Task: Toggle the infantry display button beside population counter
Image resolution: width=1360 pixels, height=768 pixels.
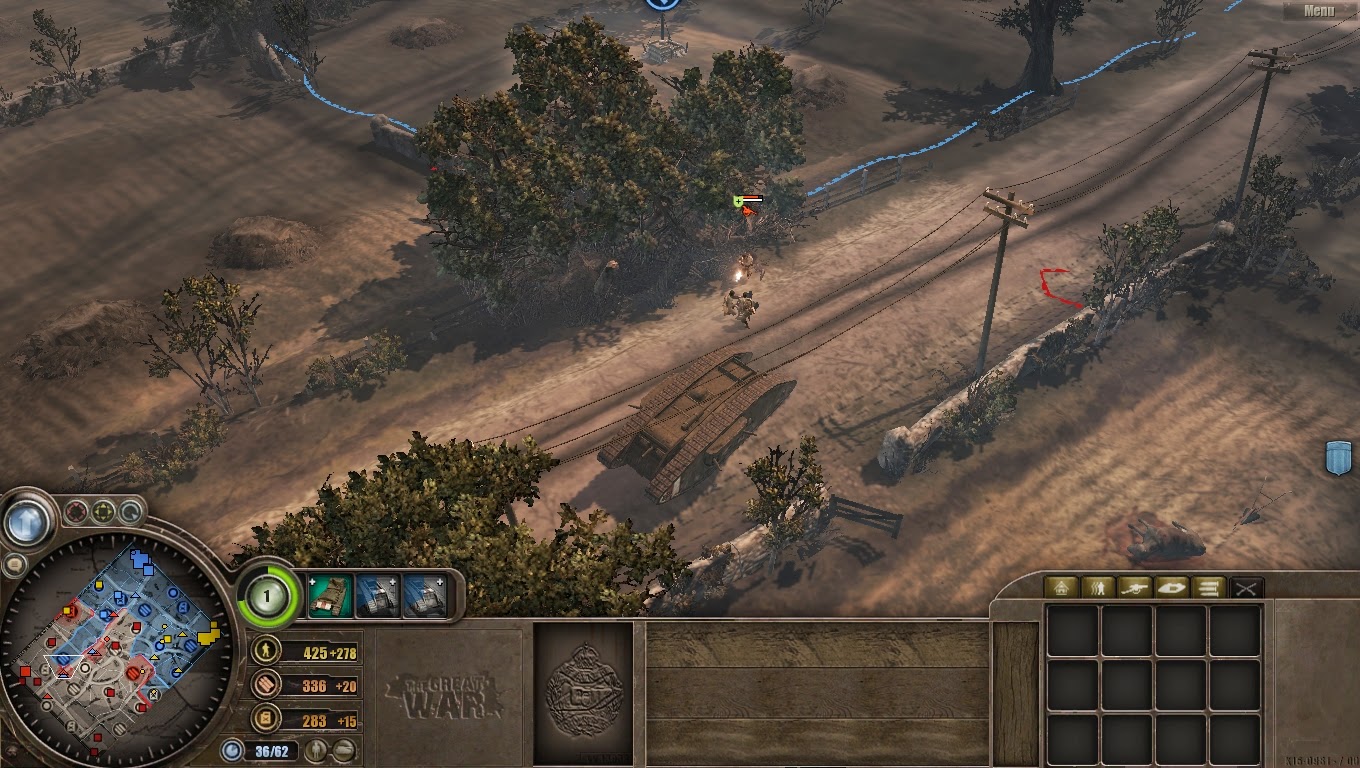Action: point(317,751)
